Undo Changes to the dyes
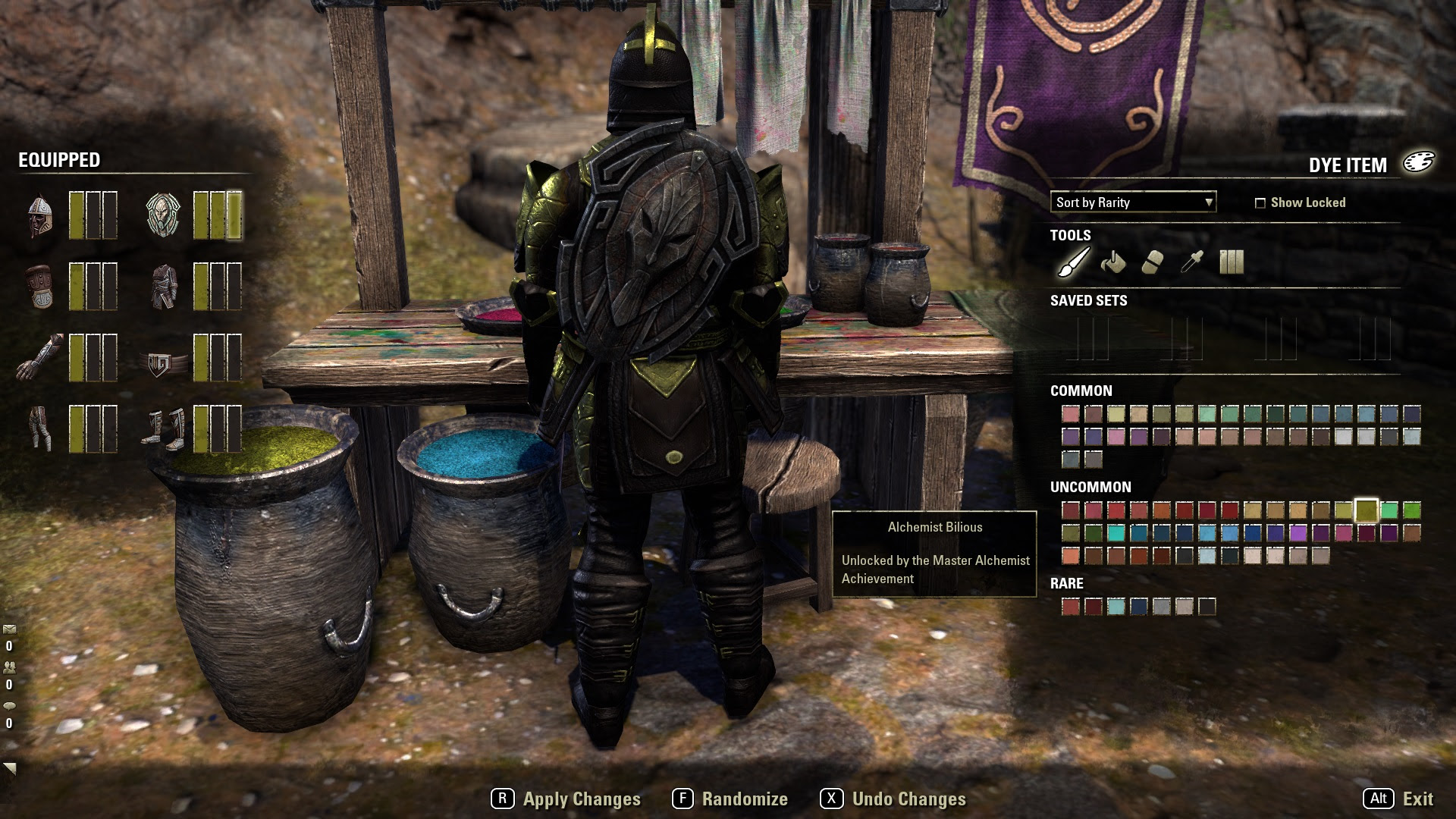The width and height of the screenshot is (1456, 819). point(893,799)
